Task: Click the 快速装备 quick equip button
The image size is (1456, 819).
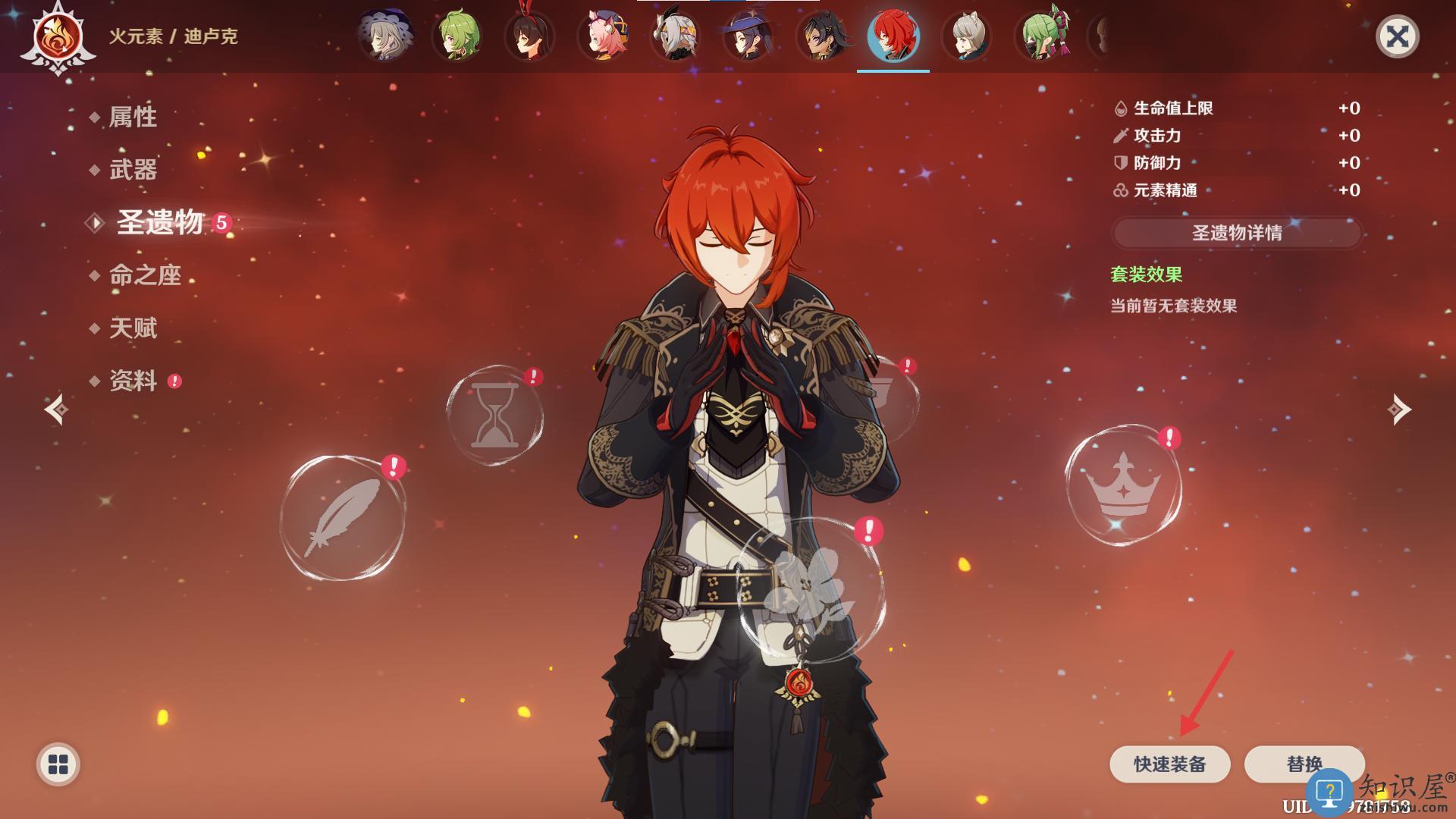Action: (x=1169, y=764)
